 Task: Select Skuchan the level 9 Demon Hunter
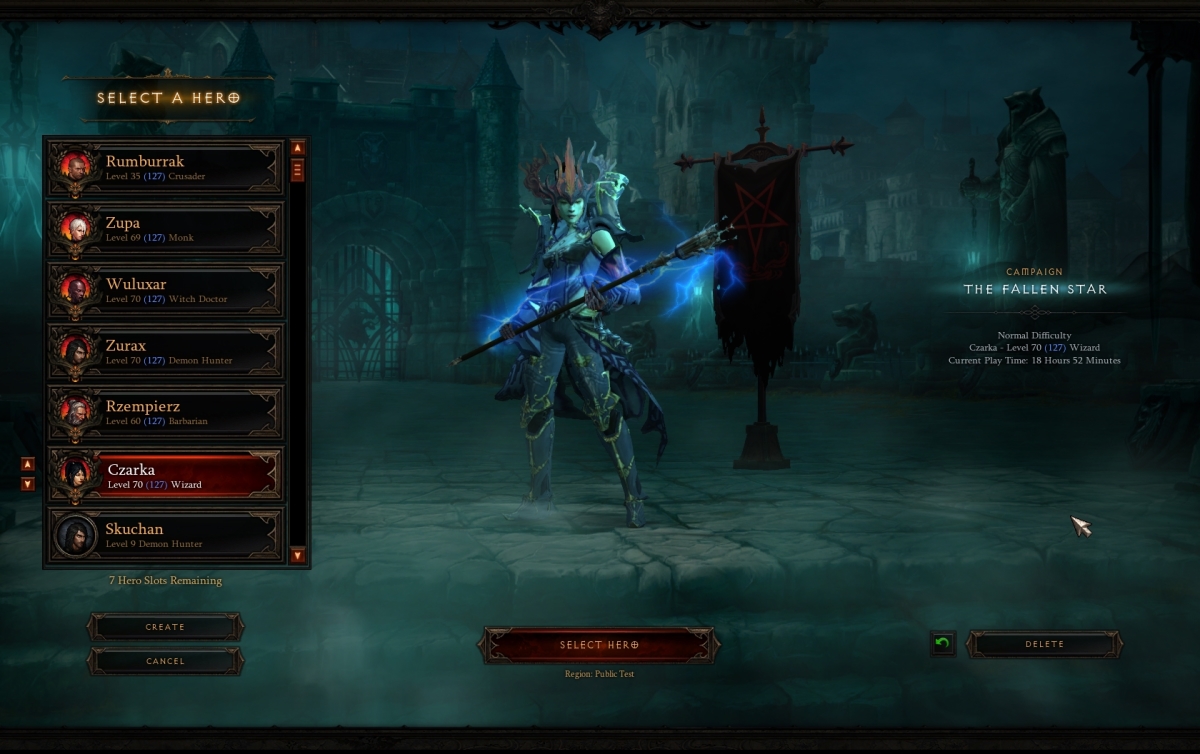[166, 535]
